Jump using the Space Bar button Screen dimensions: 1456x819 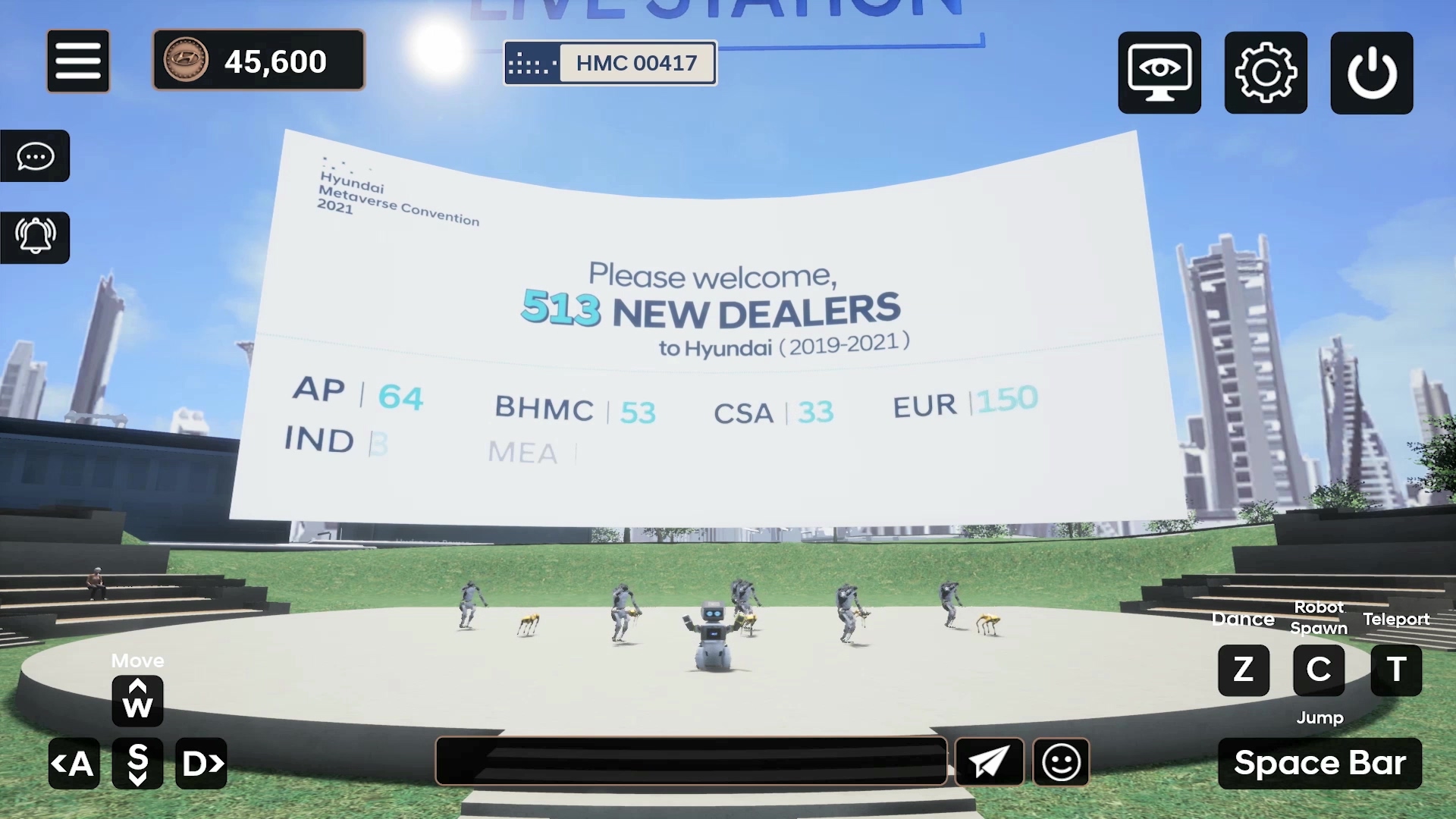pos(1319,763)
